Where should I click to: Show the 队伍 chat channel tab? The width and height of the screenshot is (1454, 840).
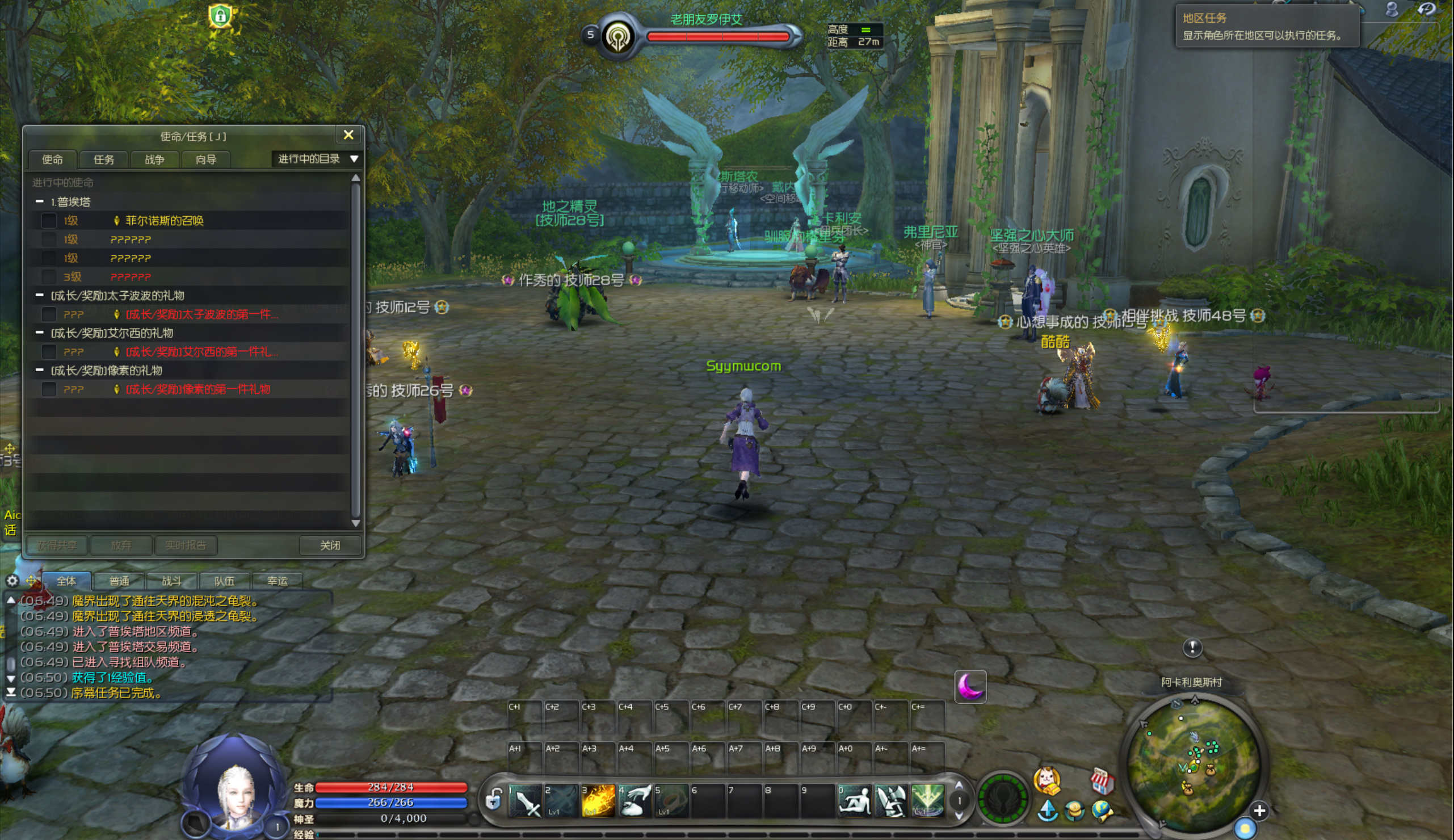click(224, 581)
